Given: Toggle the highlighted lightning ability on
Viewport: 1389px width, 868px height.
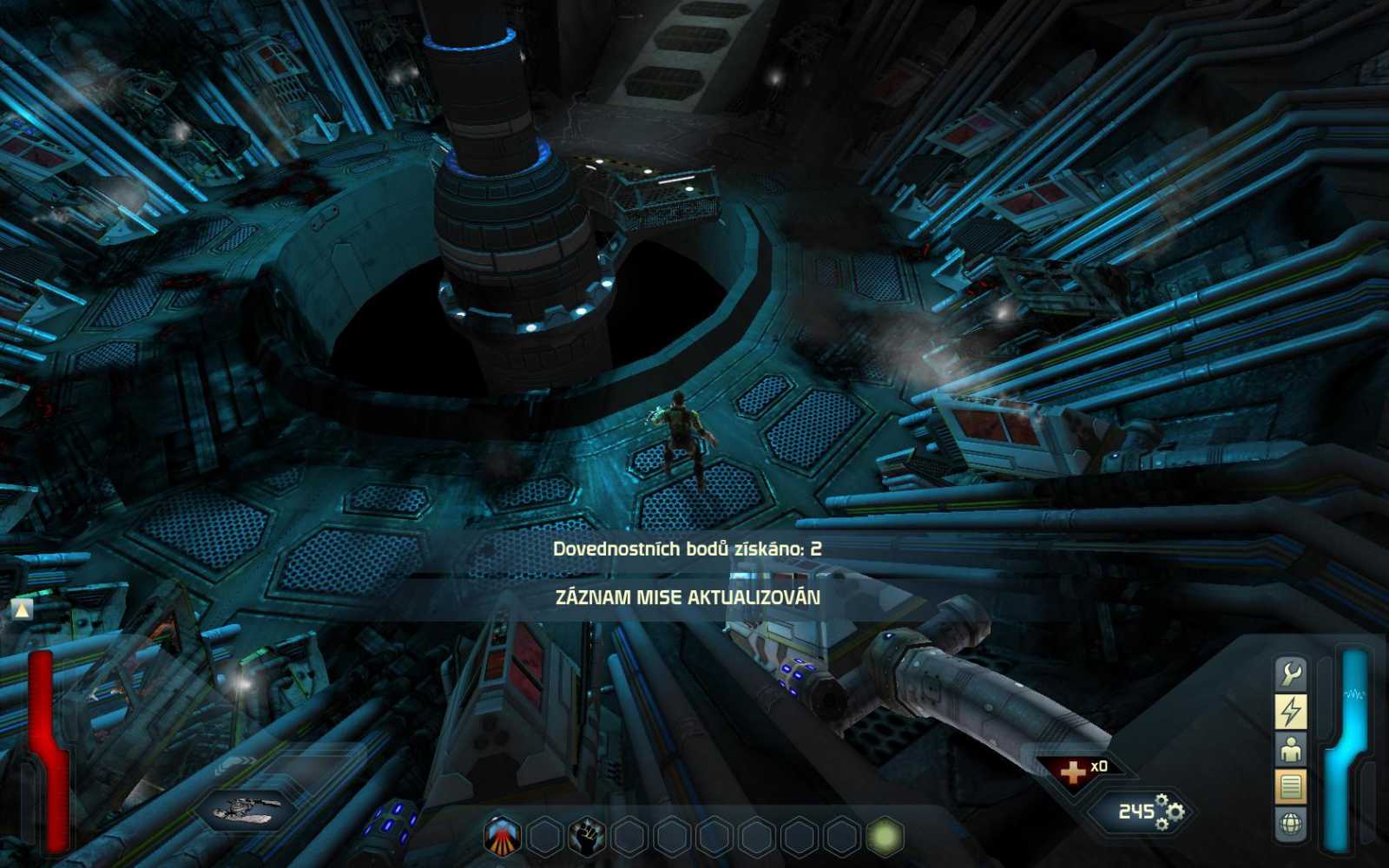Looking at the screenshot, I should (1290, 710).
